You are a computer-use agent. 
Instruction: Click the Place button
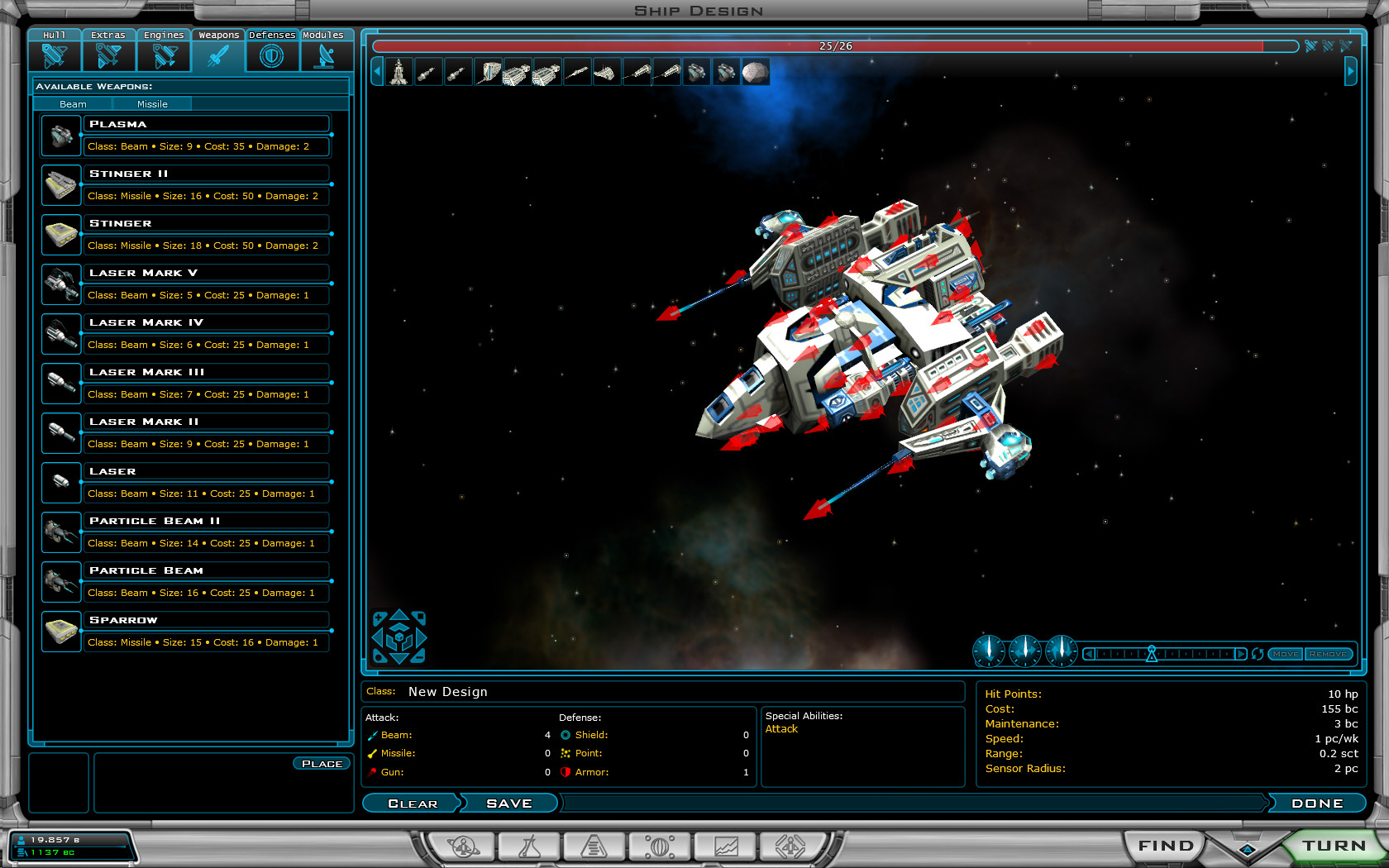coord(322,764)
